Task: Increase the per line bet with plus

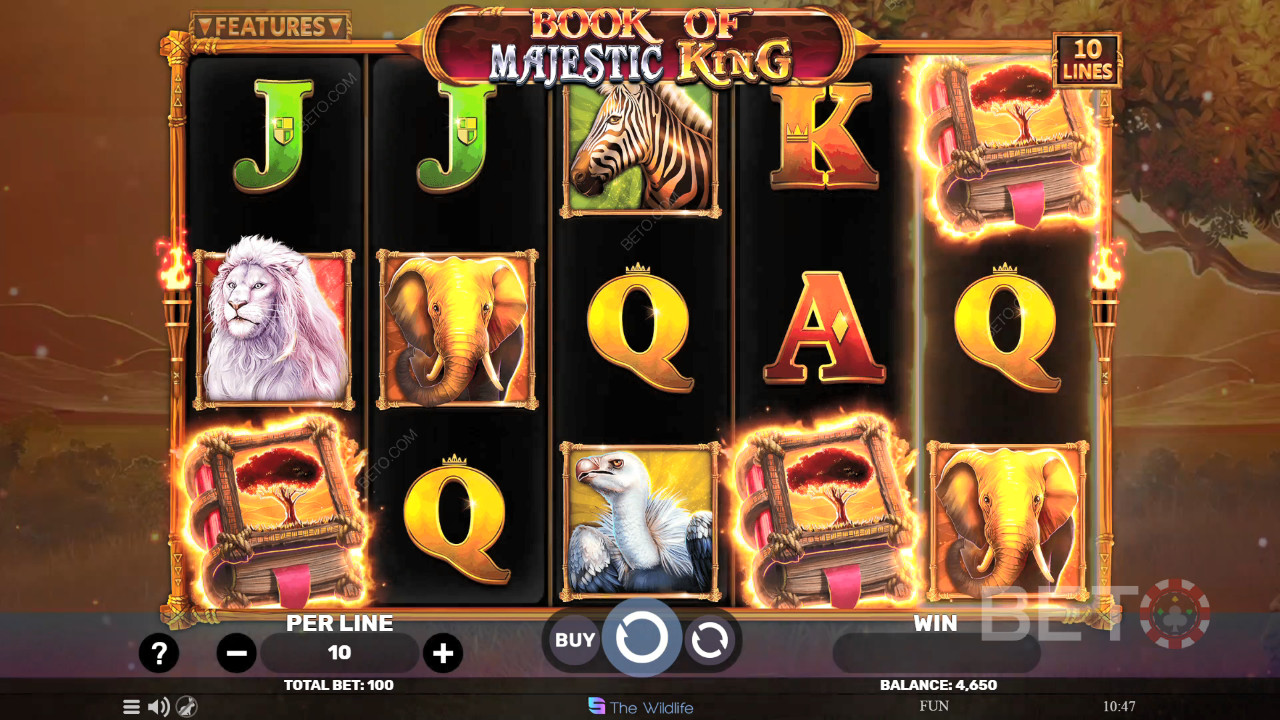Action: (x=442, y=654)
